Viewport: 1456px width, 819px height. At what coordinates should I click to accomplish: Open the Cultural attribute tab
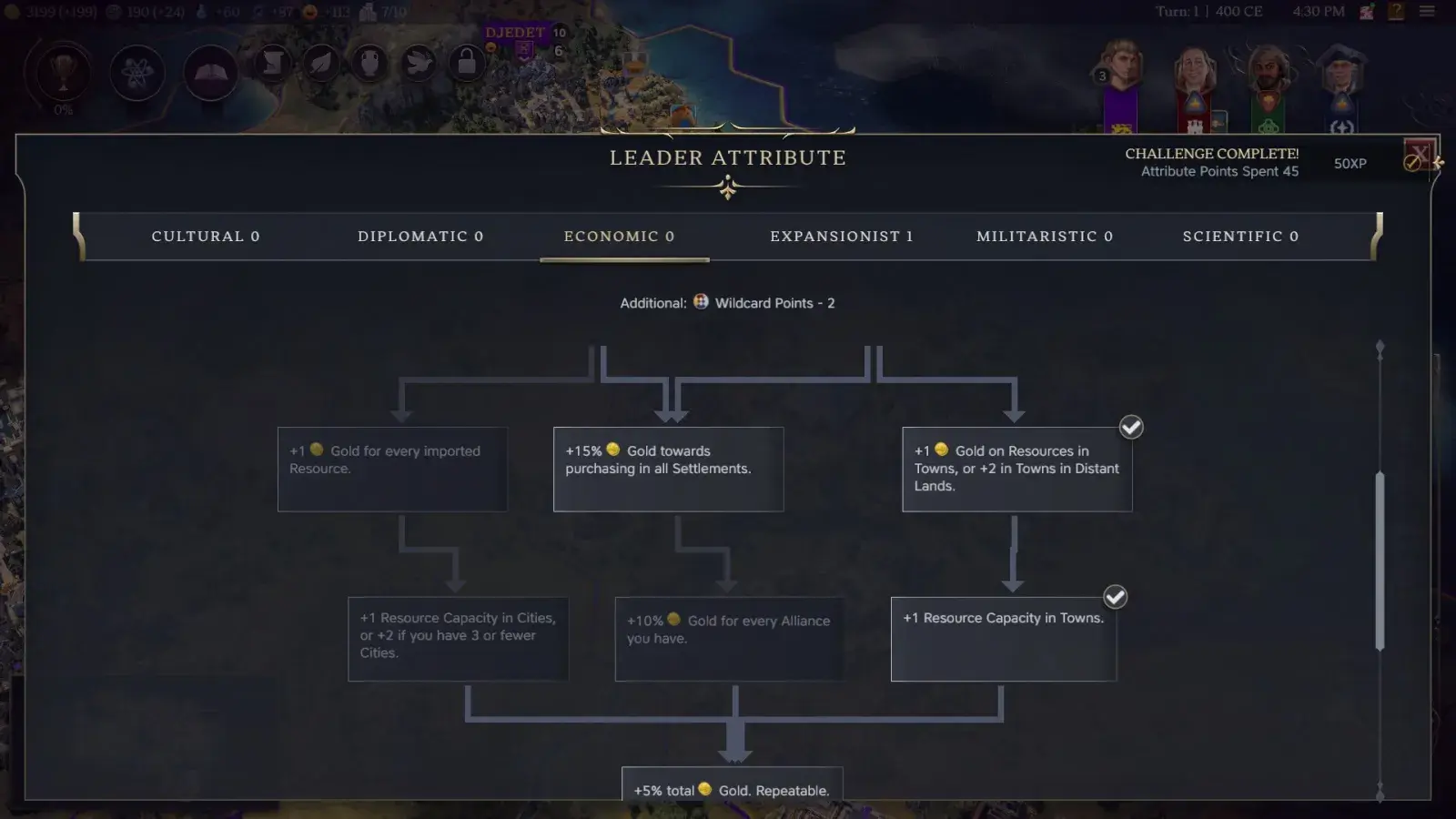click(205, 236)
